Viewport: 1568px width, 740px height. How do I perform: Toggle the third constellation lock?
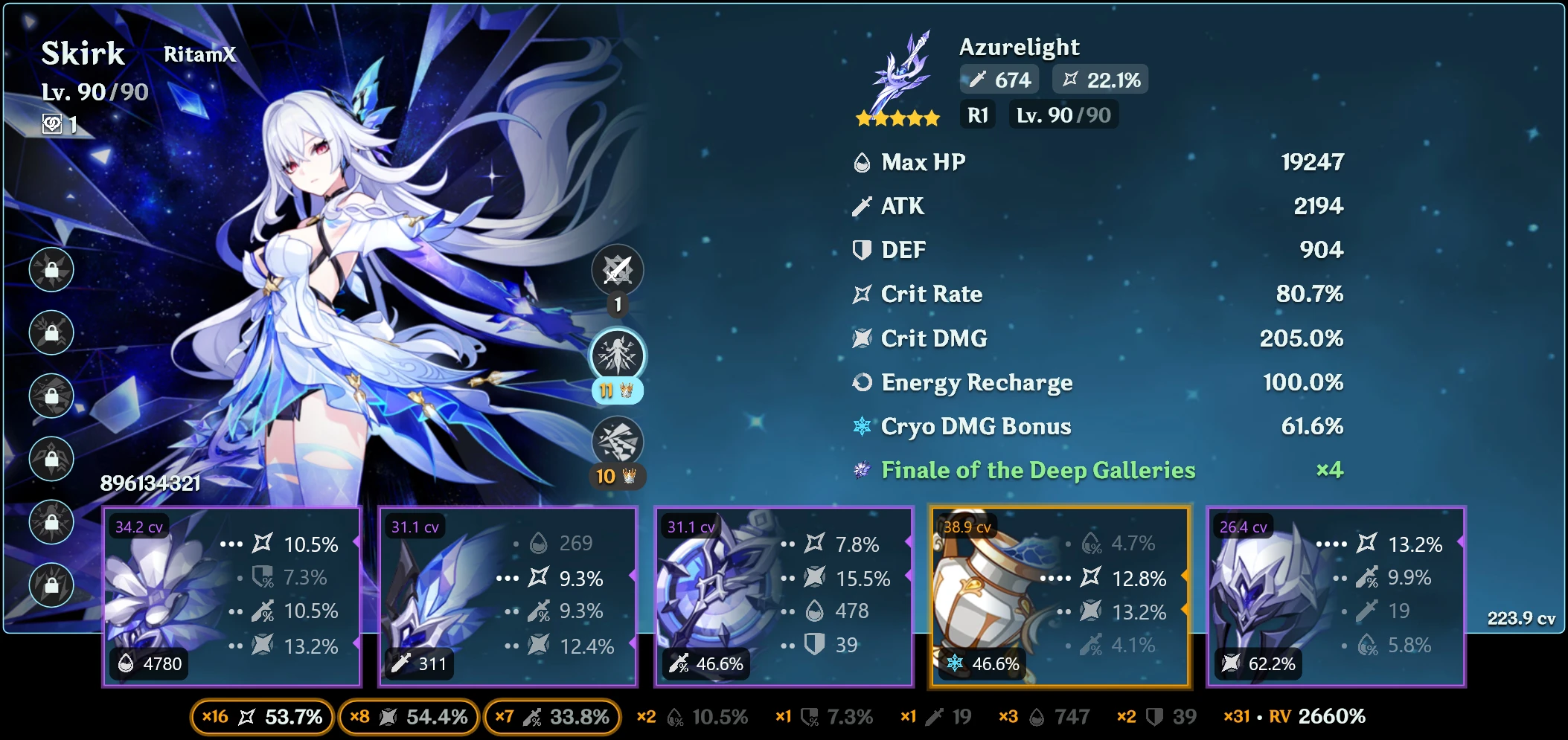click(x=51, y=396)
